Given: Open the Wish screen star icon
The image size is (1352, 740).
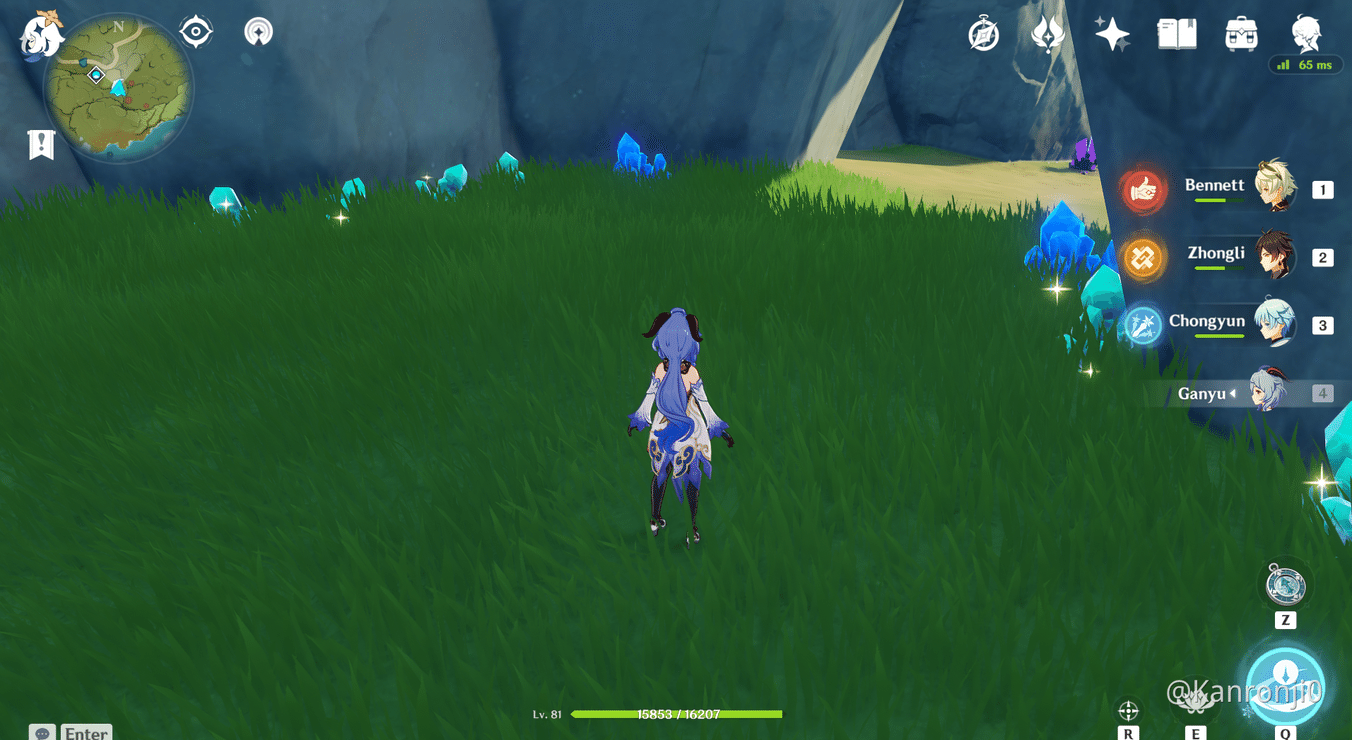Looking at the screenshot, I should [x=1112, y=33].
